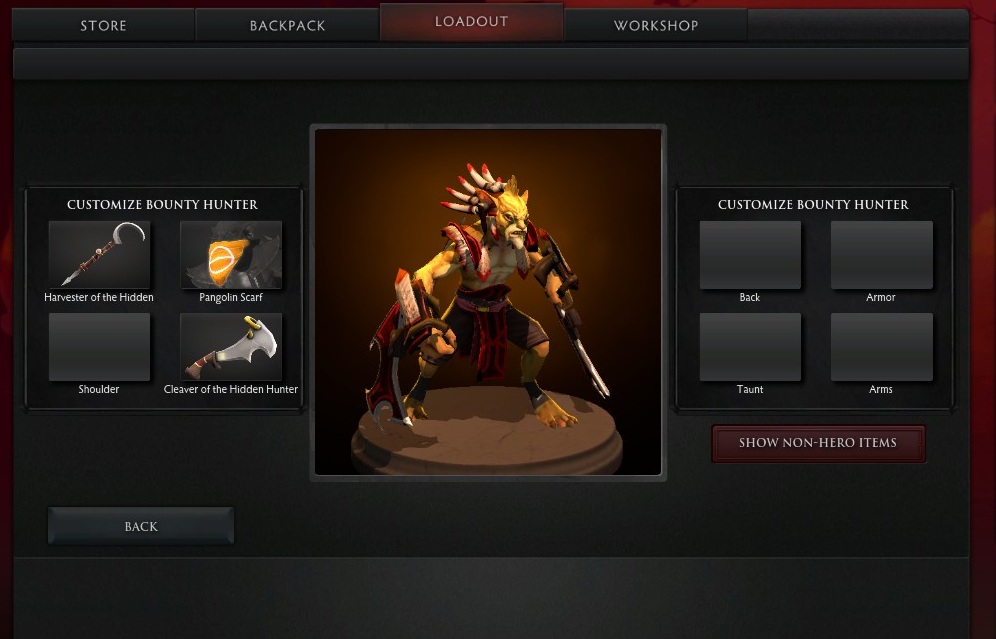This screenshot has width=996, height=639.
Task: Switch to the Store tab
Action: click(x=103, y=25)
